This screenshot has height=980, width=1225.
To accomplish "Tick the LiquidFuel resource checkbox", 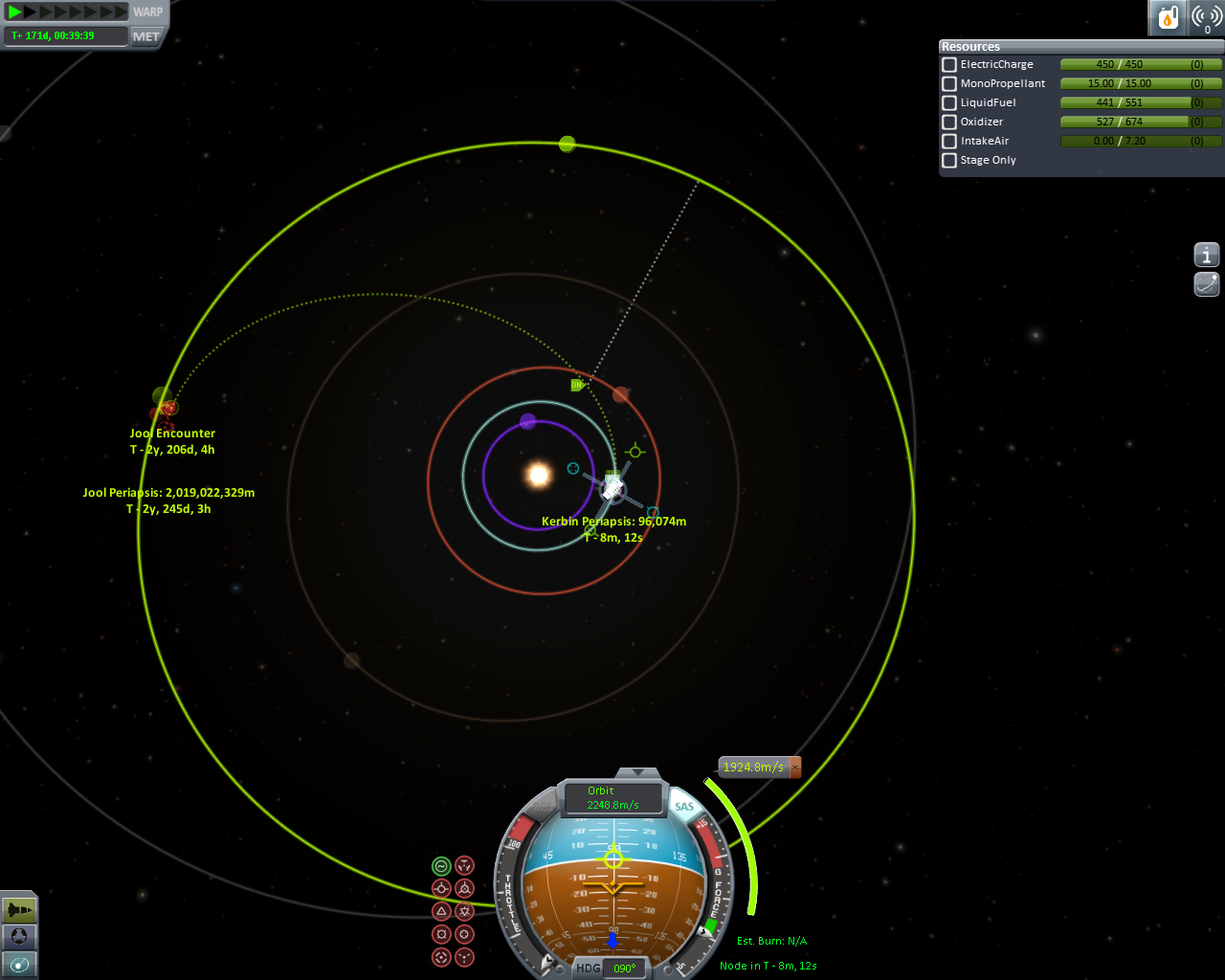I will point(949,103).
